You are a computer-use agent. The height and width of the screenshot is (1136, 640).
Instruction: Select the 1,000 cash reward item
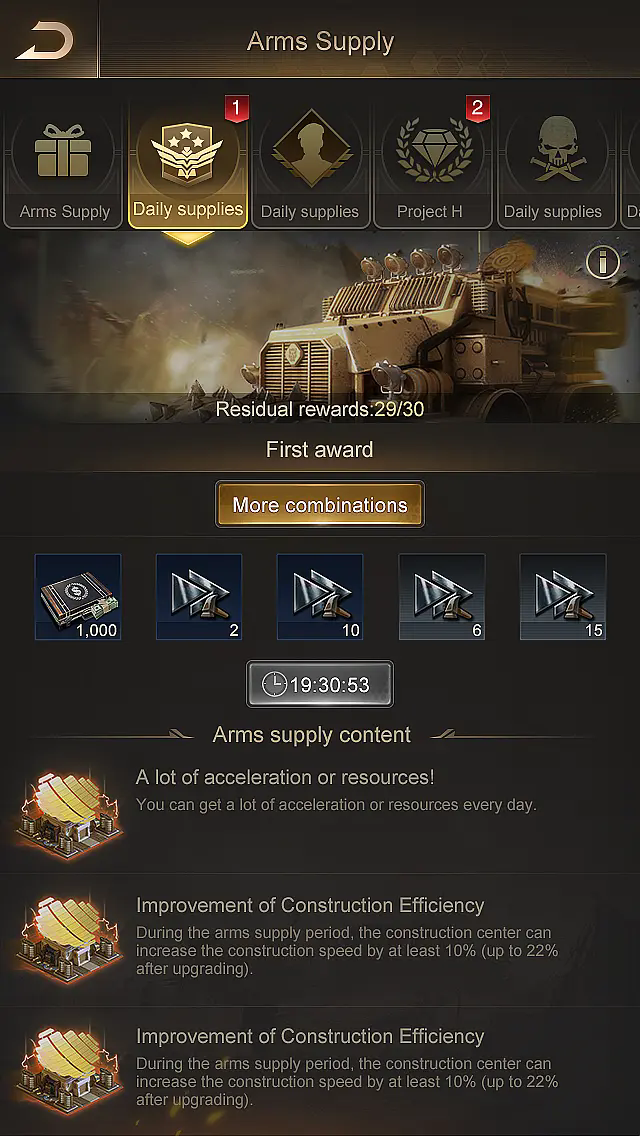pos(78,597)
